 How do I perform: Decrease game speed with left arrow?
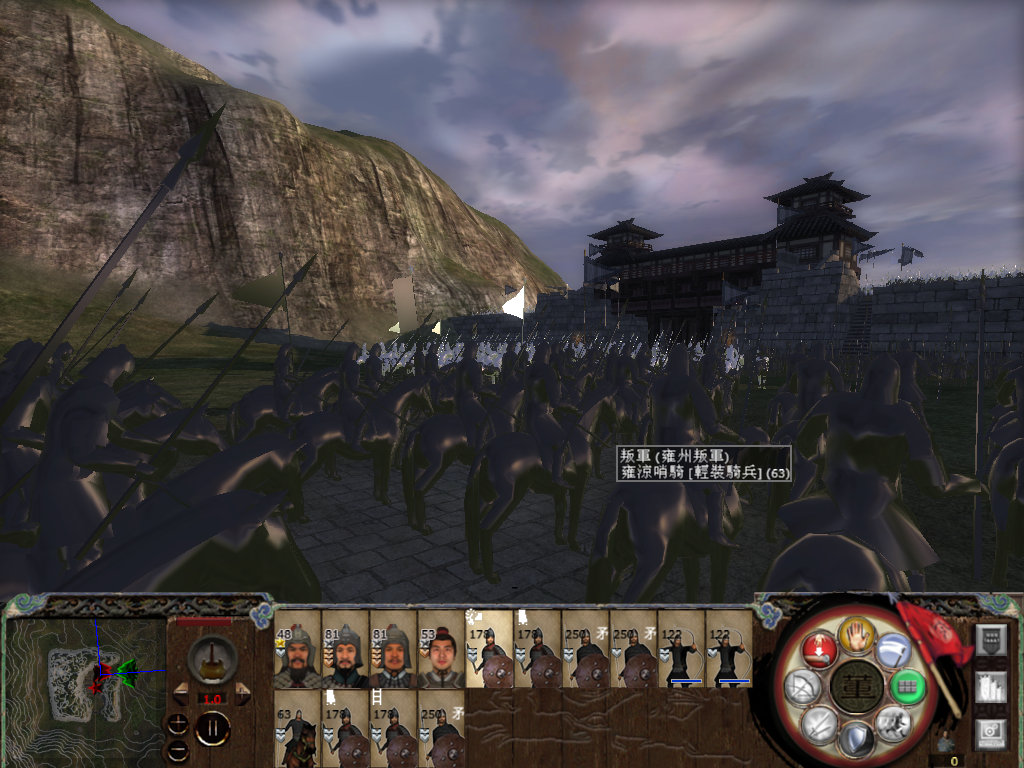(x=180, y=690)
